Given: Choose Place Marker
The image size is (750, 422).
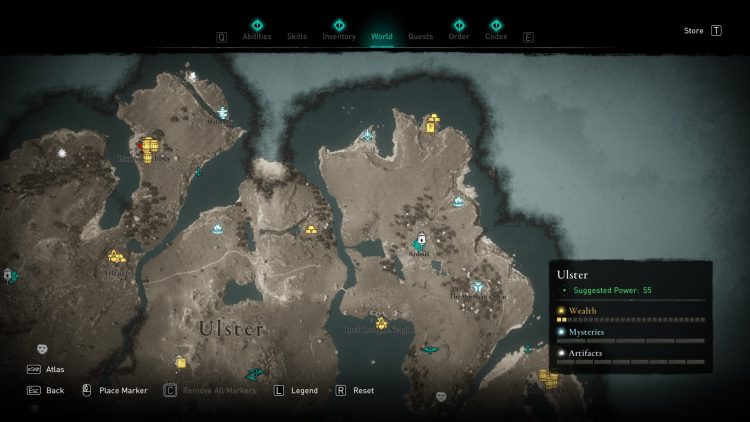Looking at the screenshot, I should tap(122, 390).
